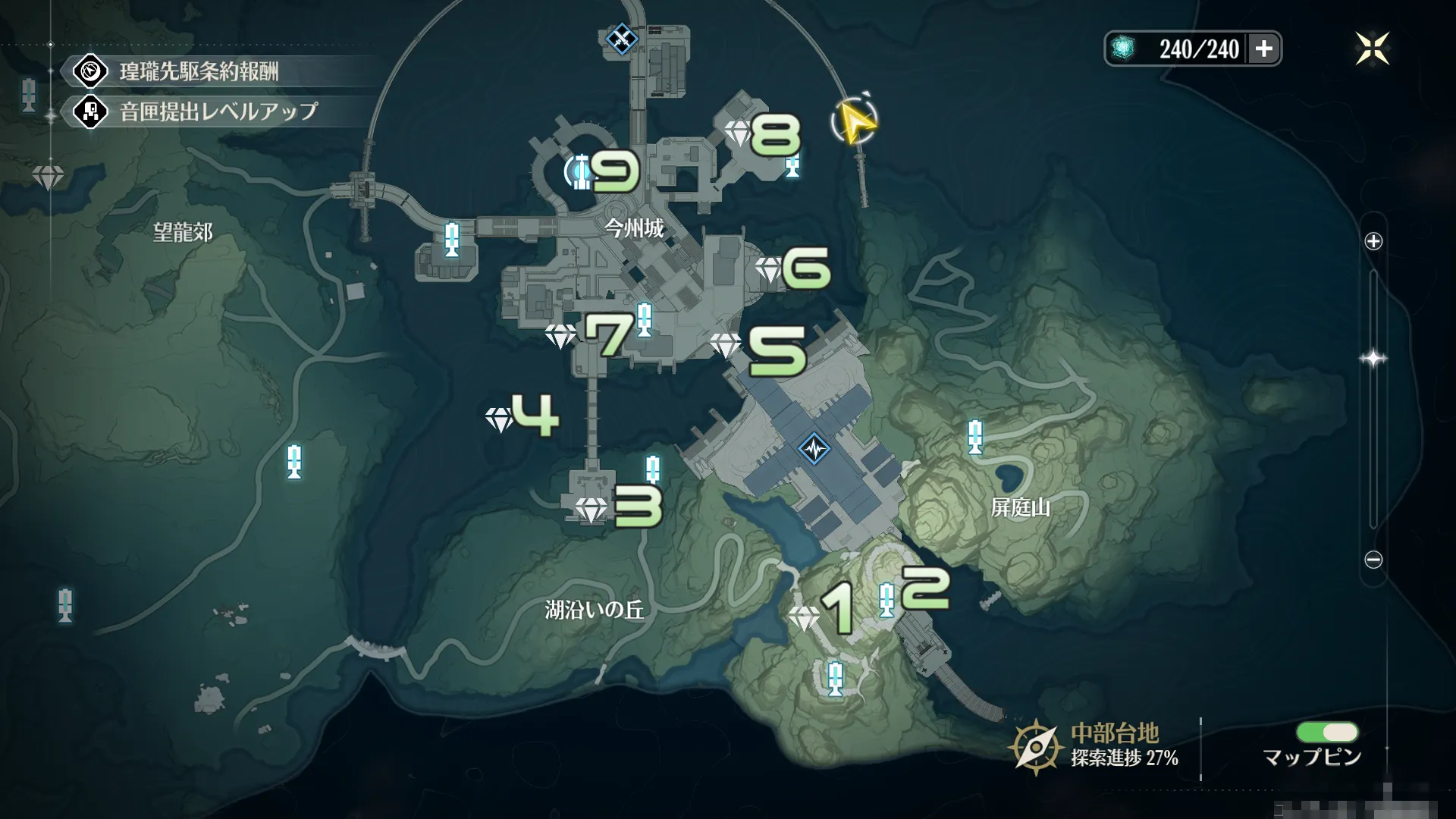Toggle the マップピン switch
This screenshot has height=819, width=1456.
(1327, 733)
